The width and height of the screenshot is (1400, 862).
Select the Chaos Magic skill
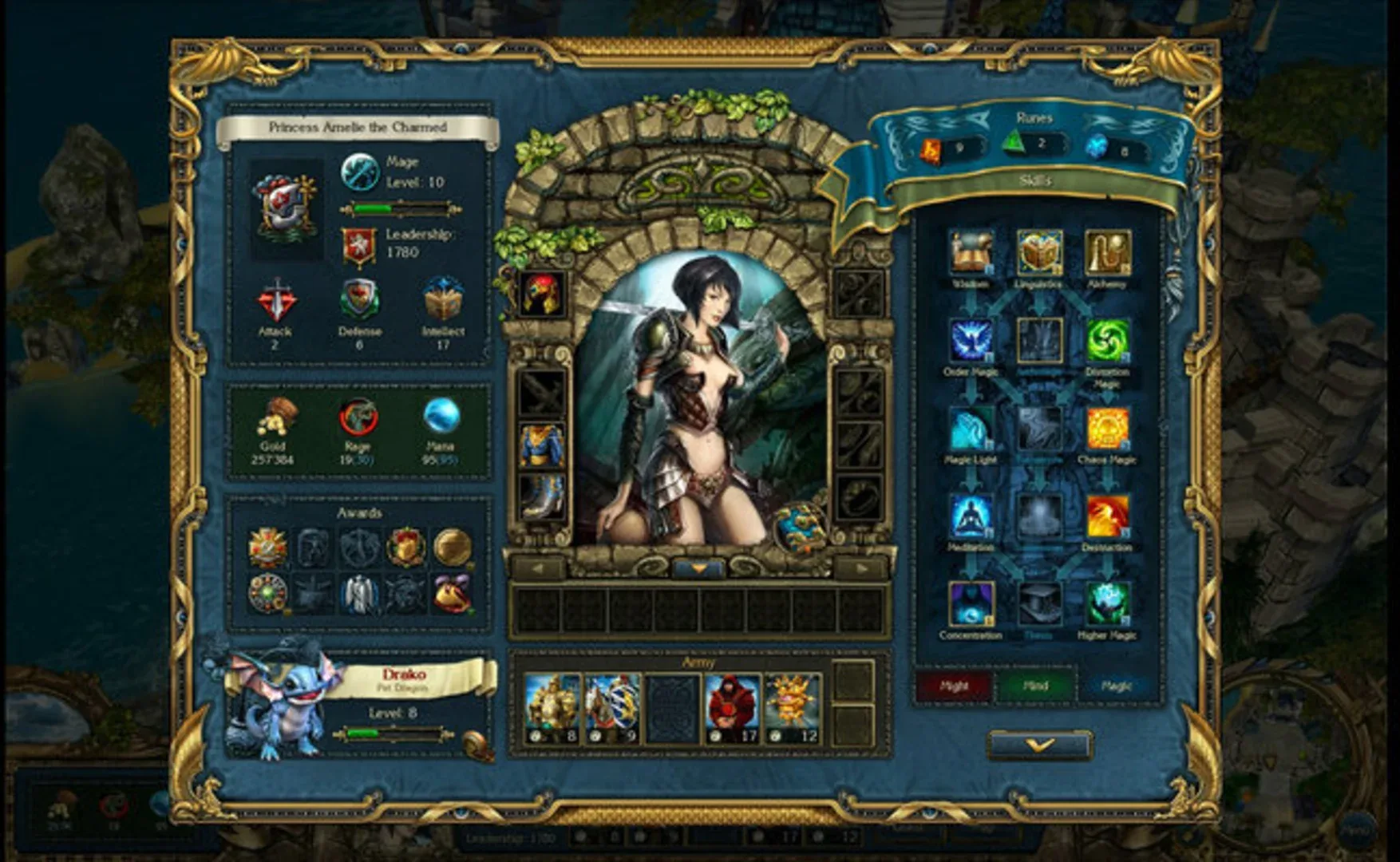[1109, 427]
